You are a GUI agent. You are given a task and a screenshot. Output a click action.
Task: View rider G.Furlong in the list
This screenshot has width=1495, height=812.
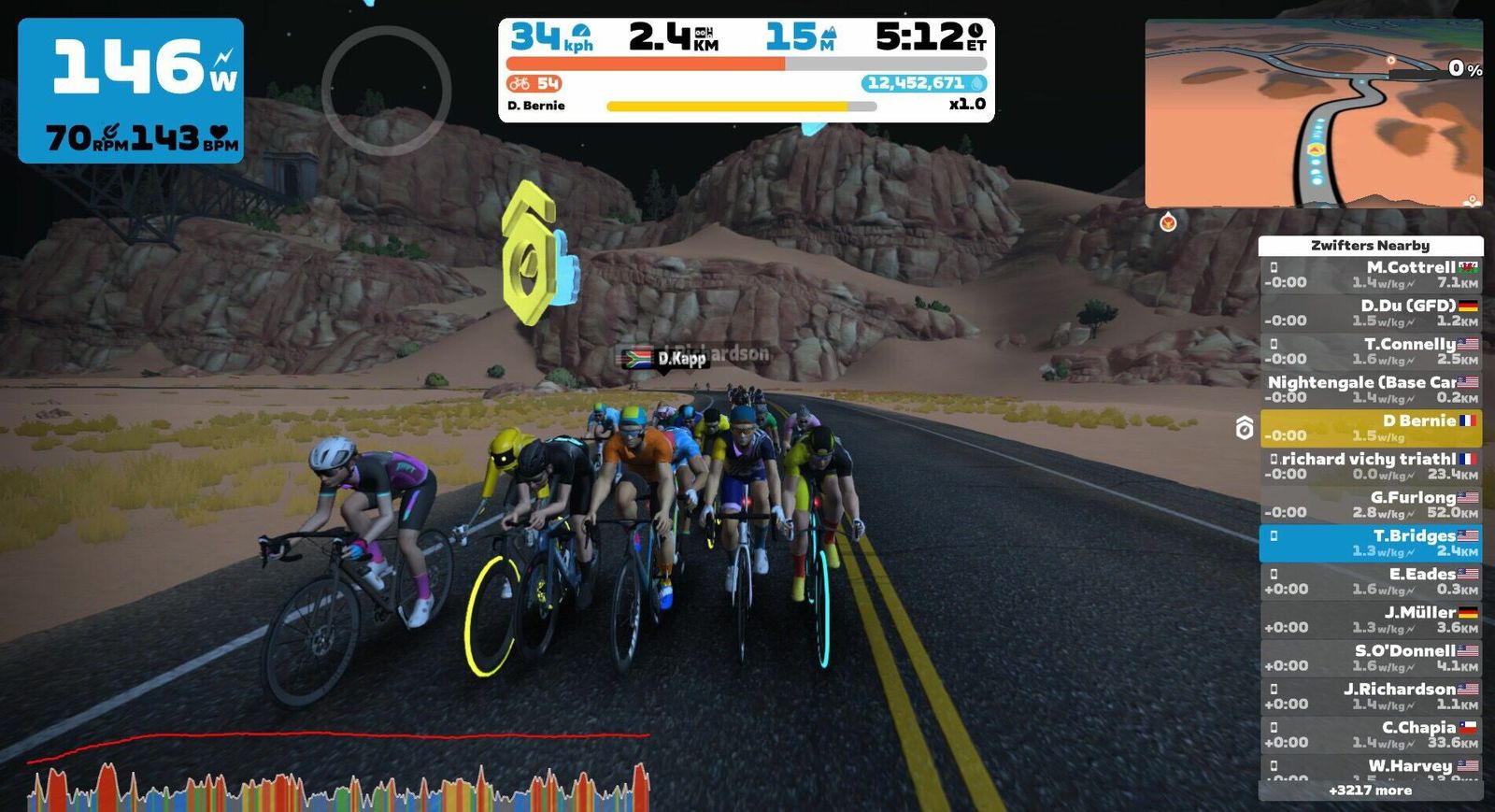[x=1370, y=505]
